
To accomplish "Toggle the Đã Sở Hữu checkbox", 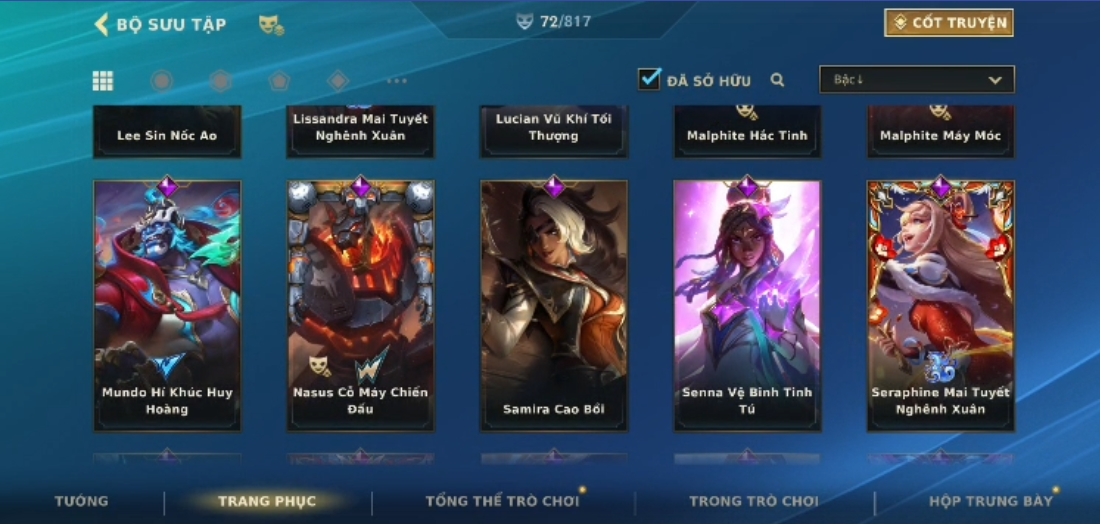I will pos(650,79).
